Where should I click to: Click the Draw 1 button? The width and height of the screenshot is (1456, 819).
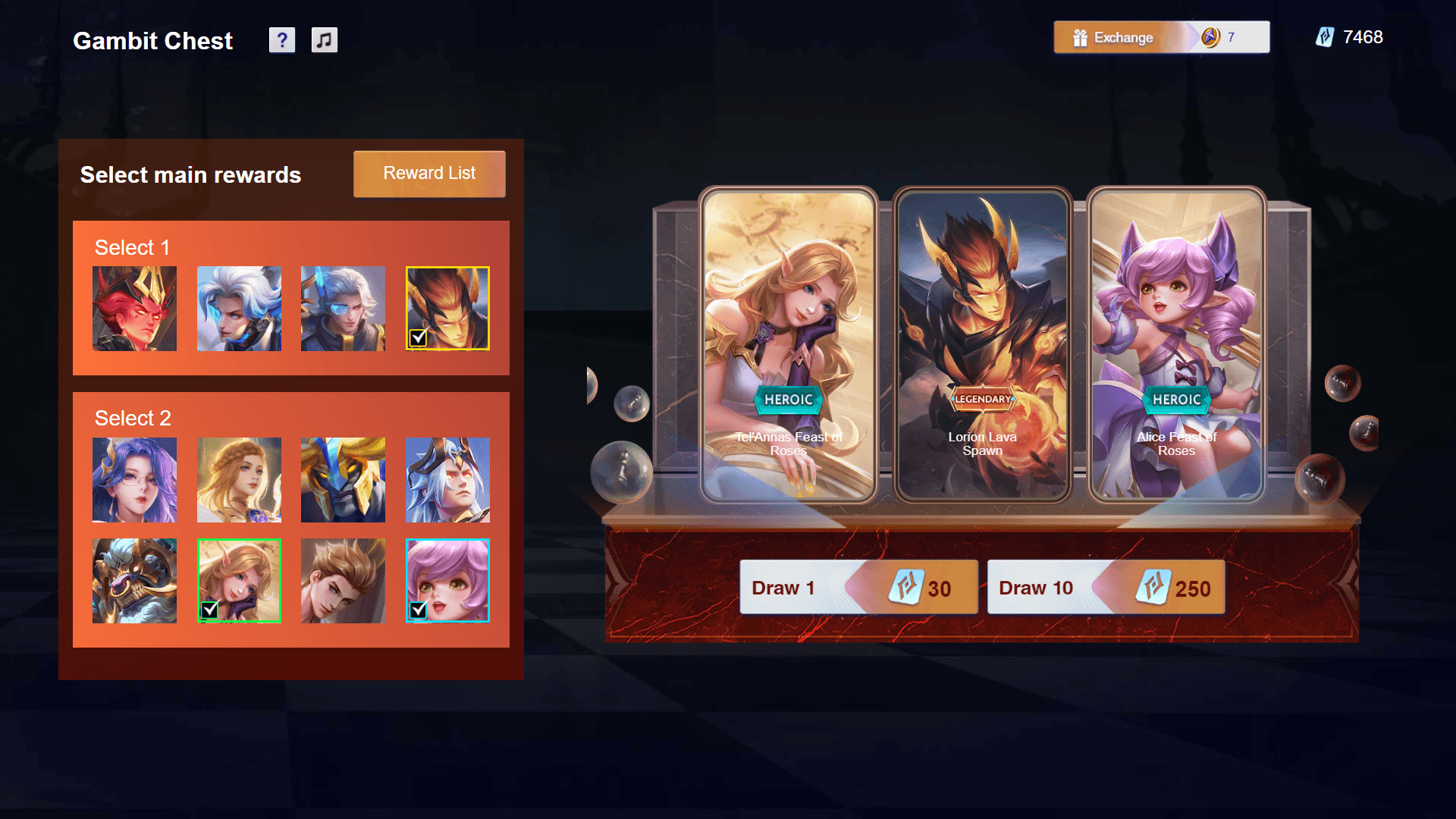click(859, 587)
